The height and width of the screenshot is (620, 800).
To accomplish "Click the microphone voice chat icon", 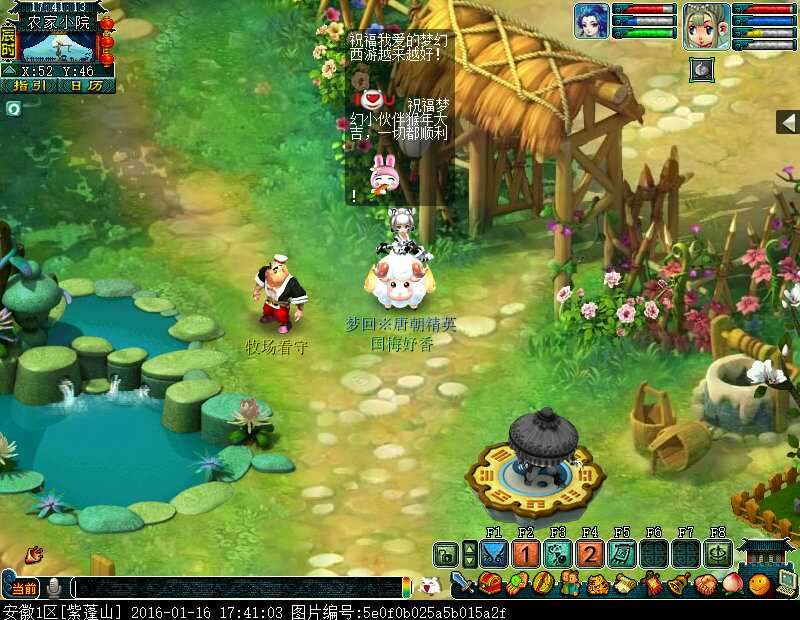I will point(53,588).
